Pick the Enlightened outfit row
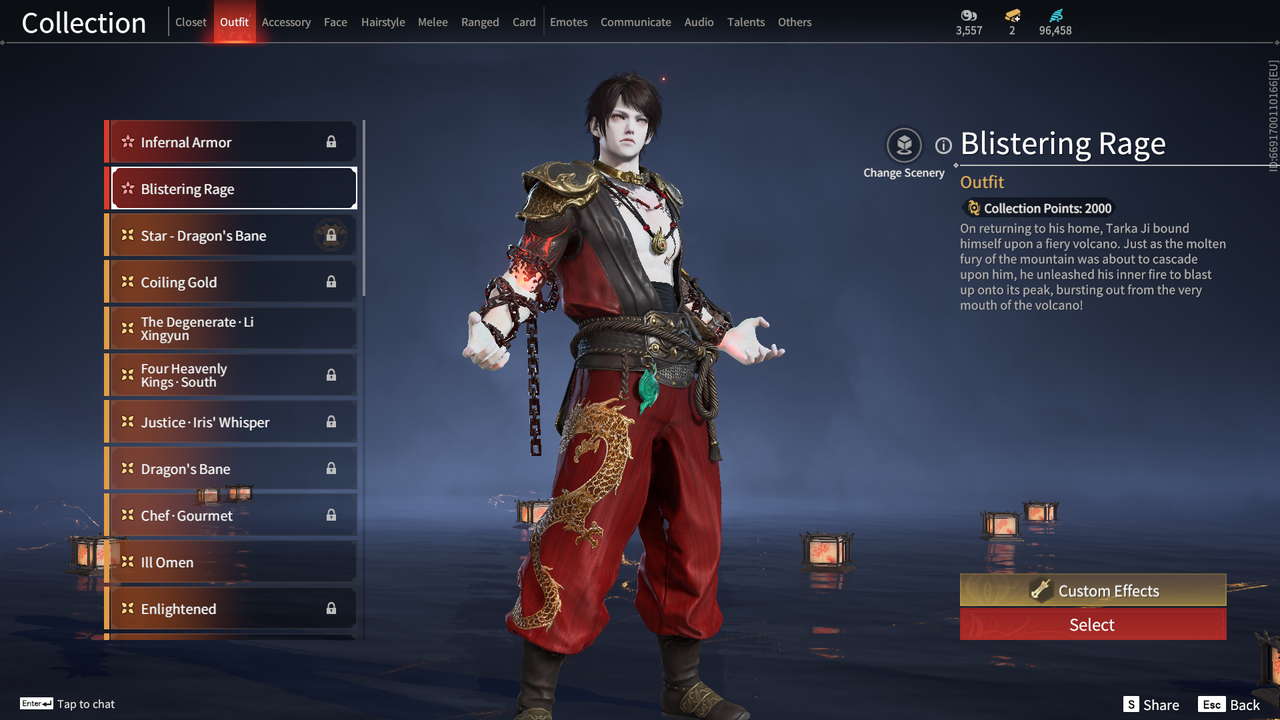 pos(232,608)
